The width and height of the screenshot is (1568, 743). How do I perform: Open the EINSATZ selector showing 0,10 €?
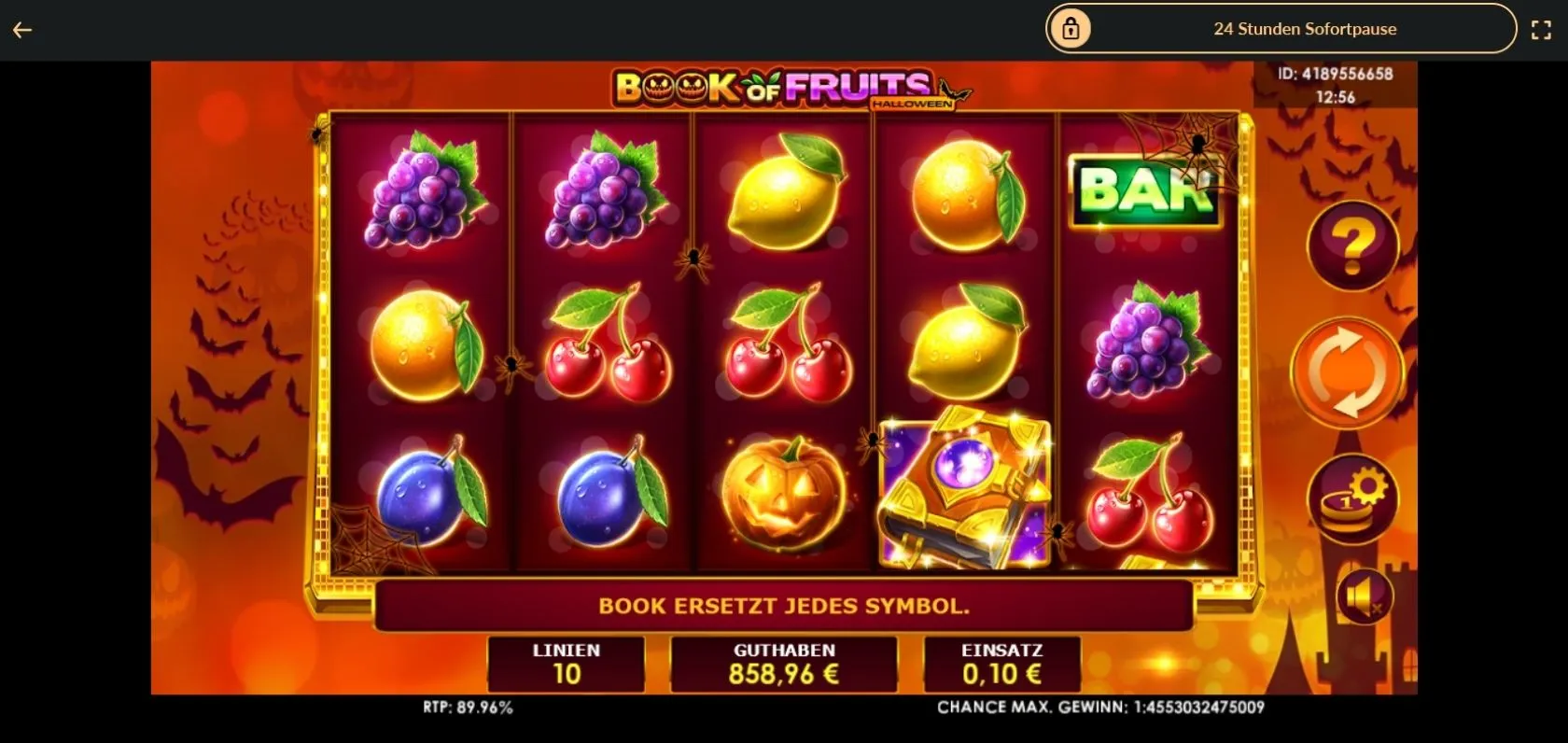1001,664
